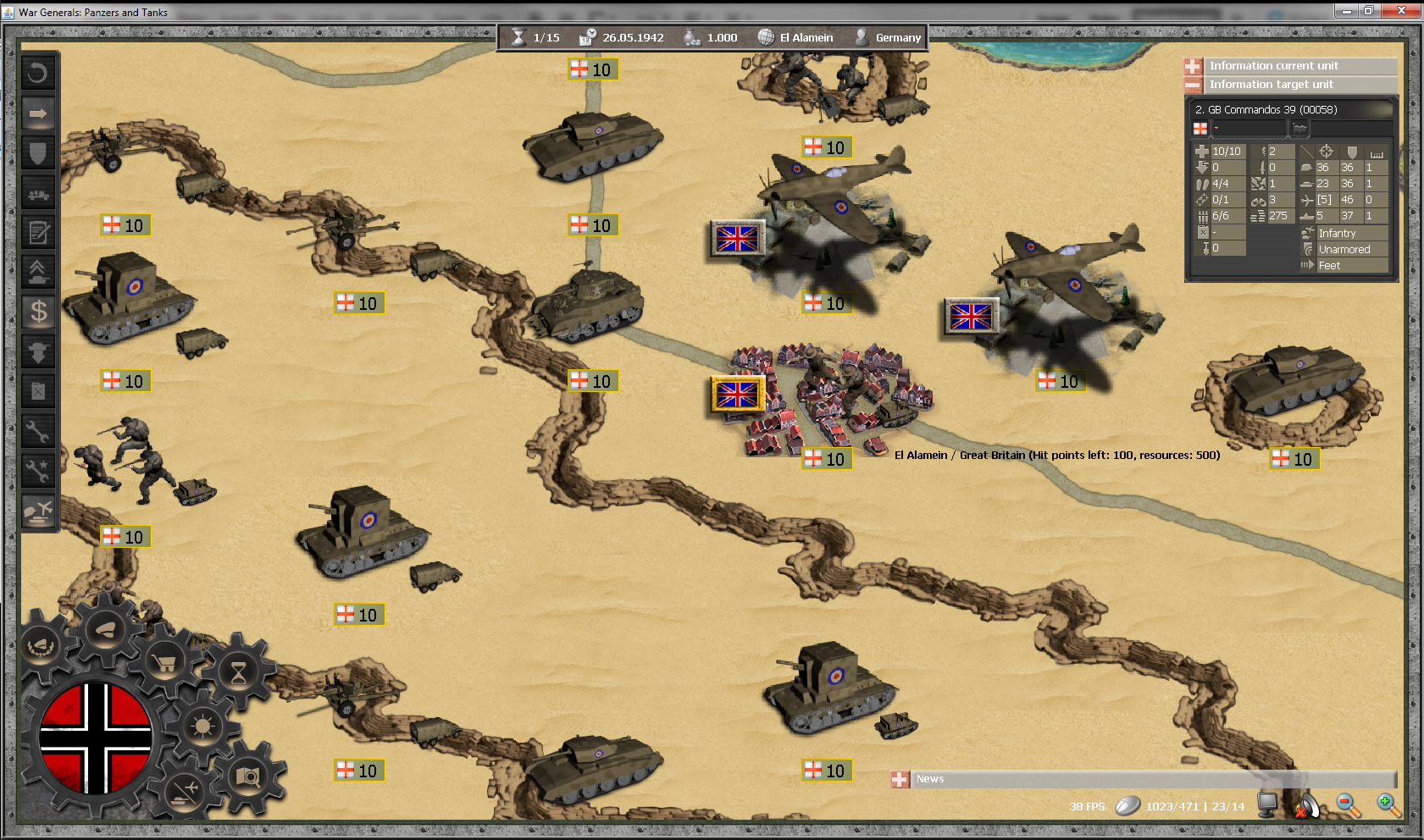This screenshot has width=1424, height=840.
Task: Click the officer cap gear button
Action: click(x=107, y=631)
